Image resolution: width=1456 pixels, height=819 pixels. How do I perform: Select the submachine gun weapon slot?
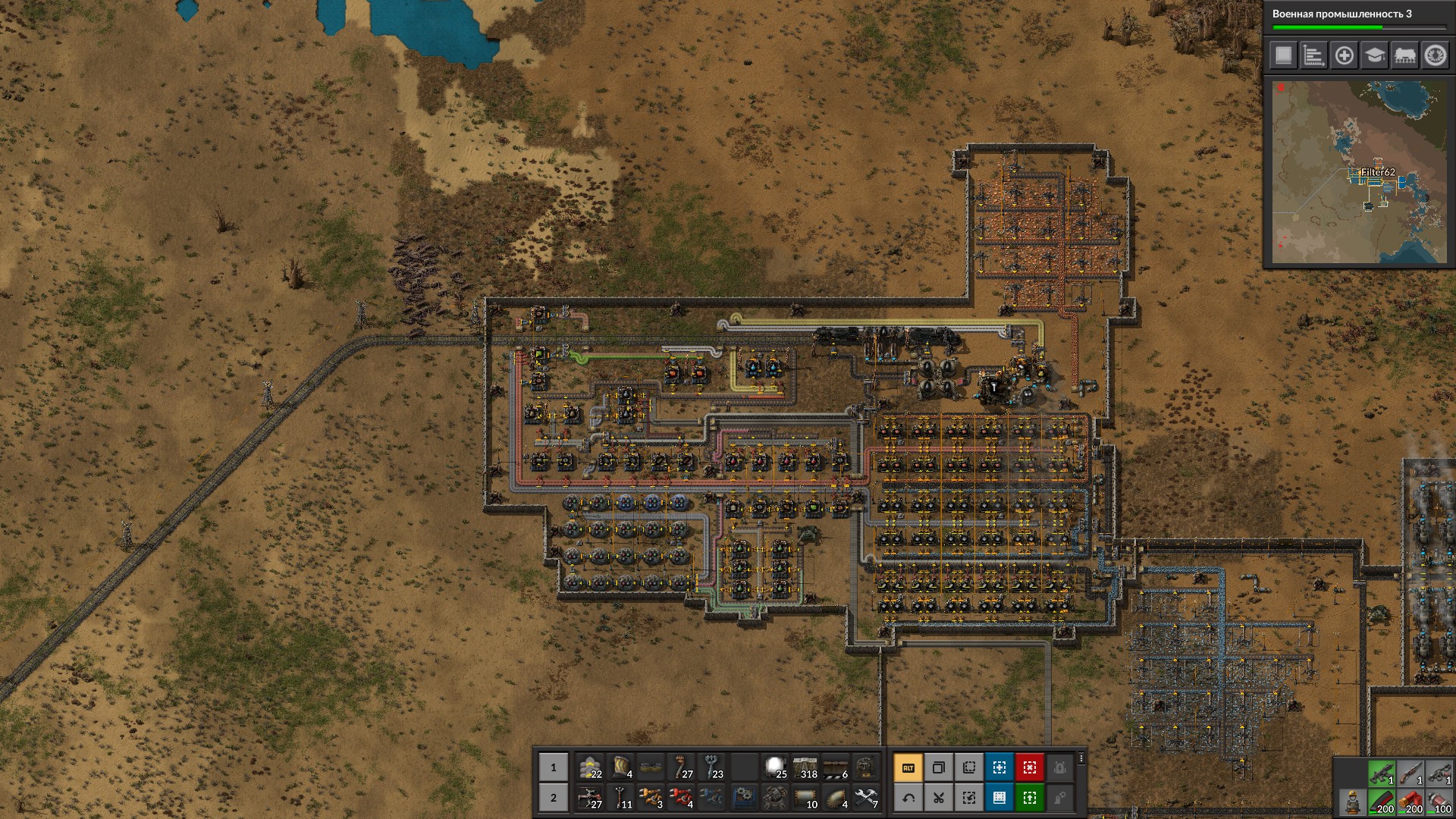pos(1382,773)
